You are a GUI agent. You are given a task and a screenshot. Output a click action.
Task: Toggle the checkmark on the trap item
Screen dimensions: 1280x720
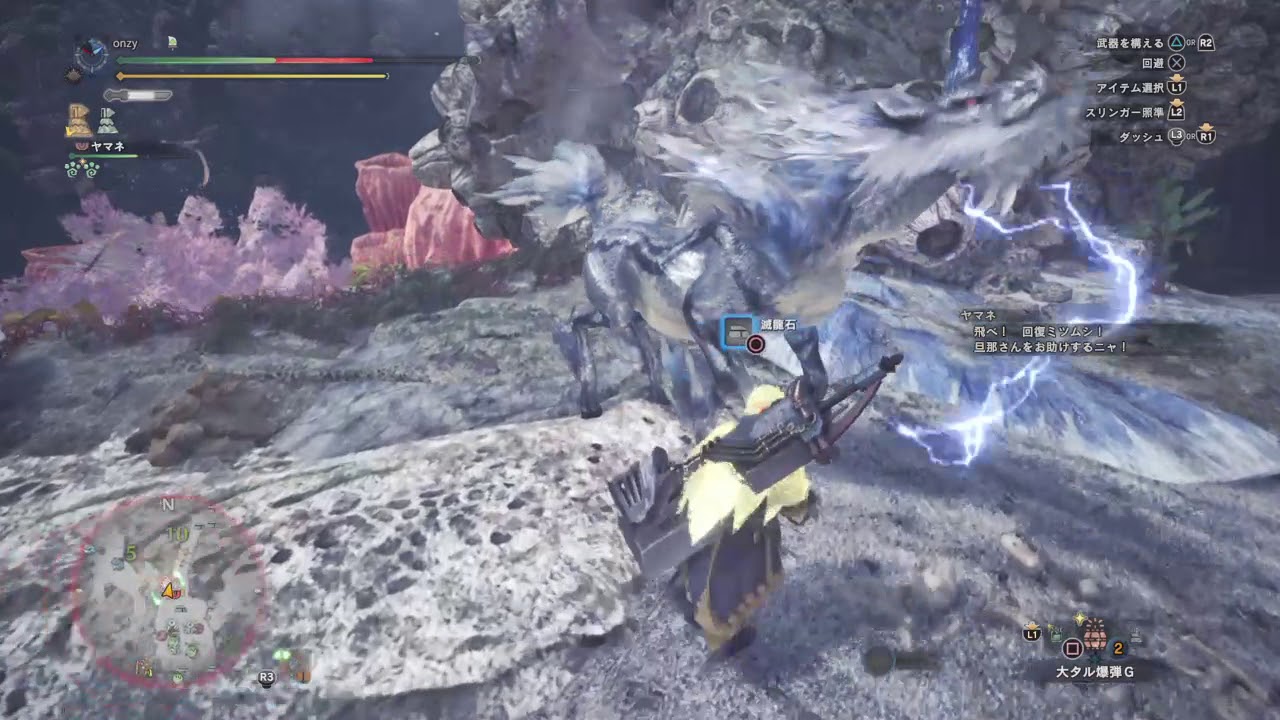(69, 131)
